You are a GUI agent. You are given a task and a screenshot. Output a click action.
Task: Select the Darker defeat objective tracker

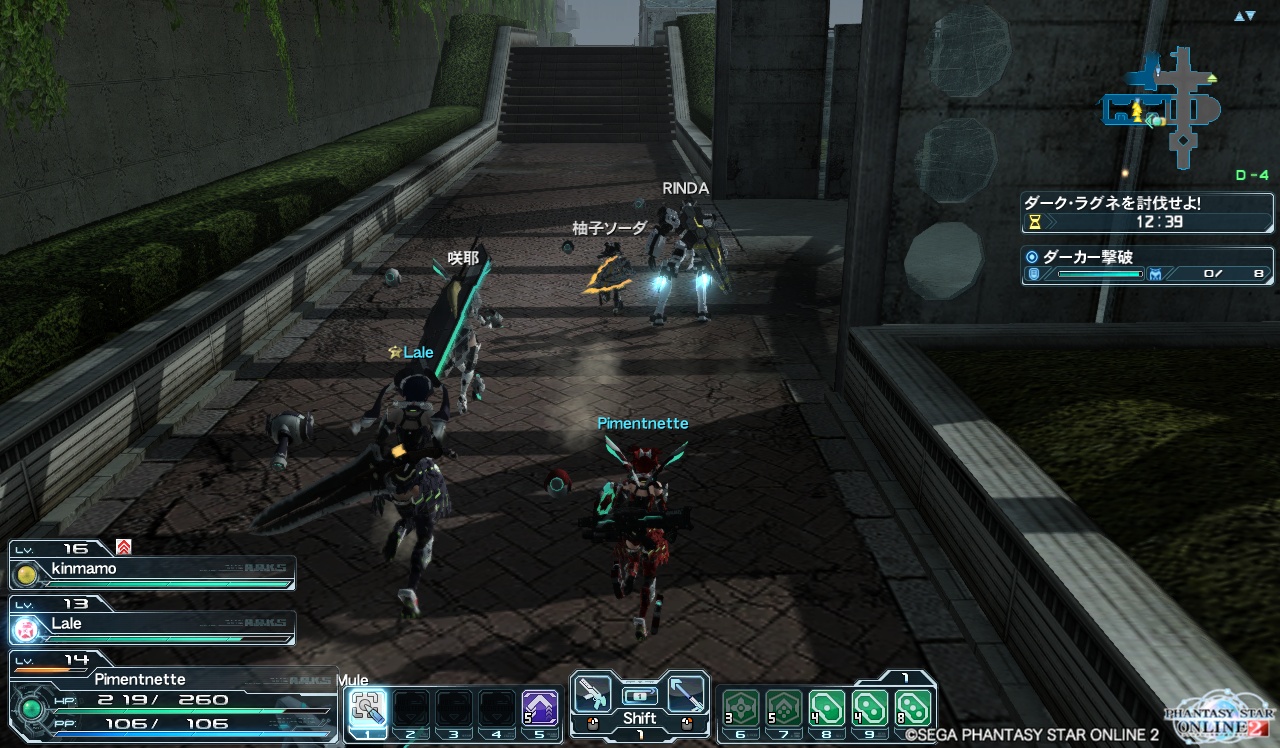tap(1147, 265)
